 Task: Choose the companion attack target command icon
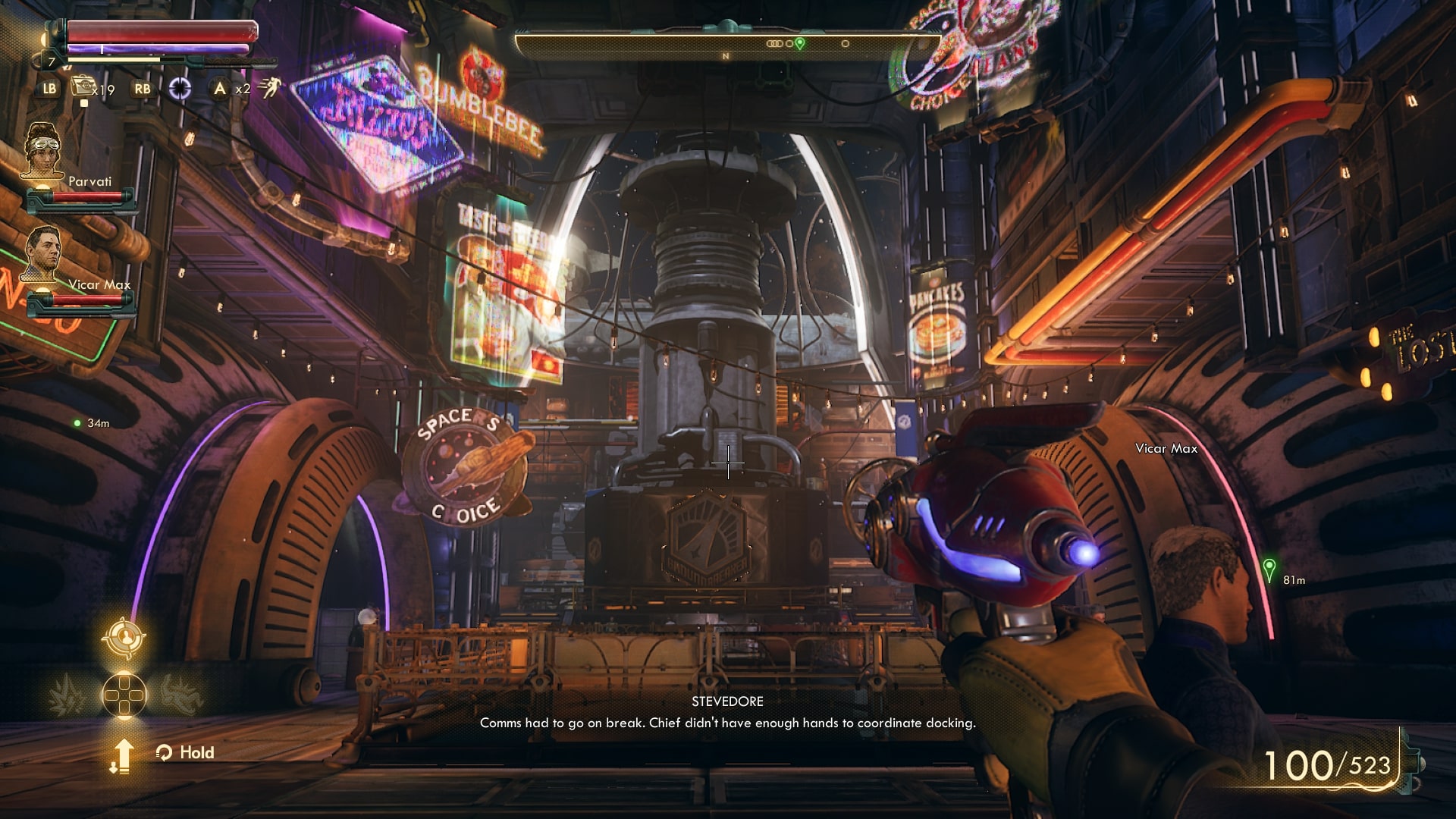click(124, 637)
